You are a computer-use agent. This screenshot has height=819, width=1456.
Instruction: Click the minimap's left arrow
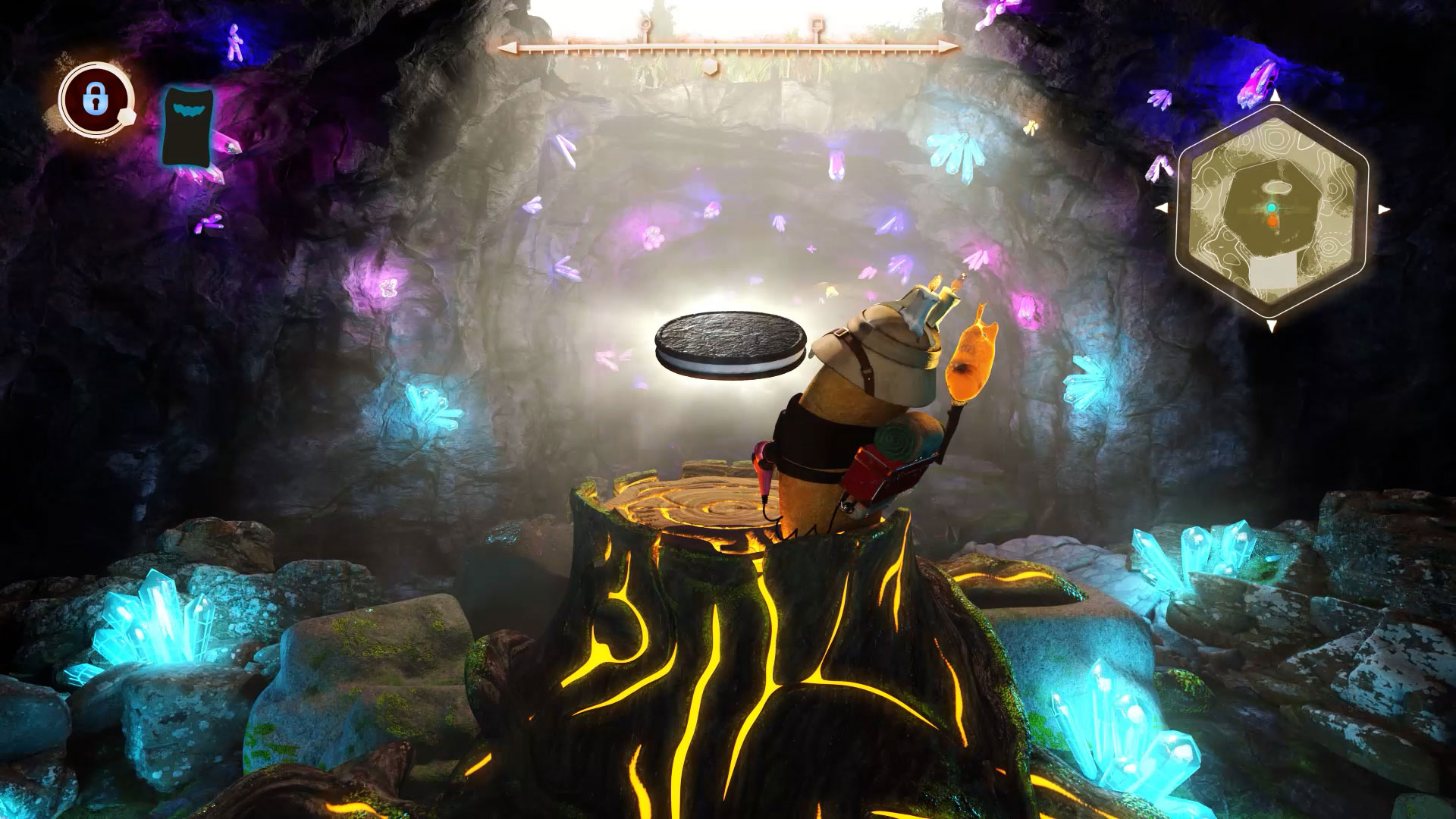point(1160,208)
